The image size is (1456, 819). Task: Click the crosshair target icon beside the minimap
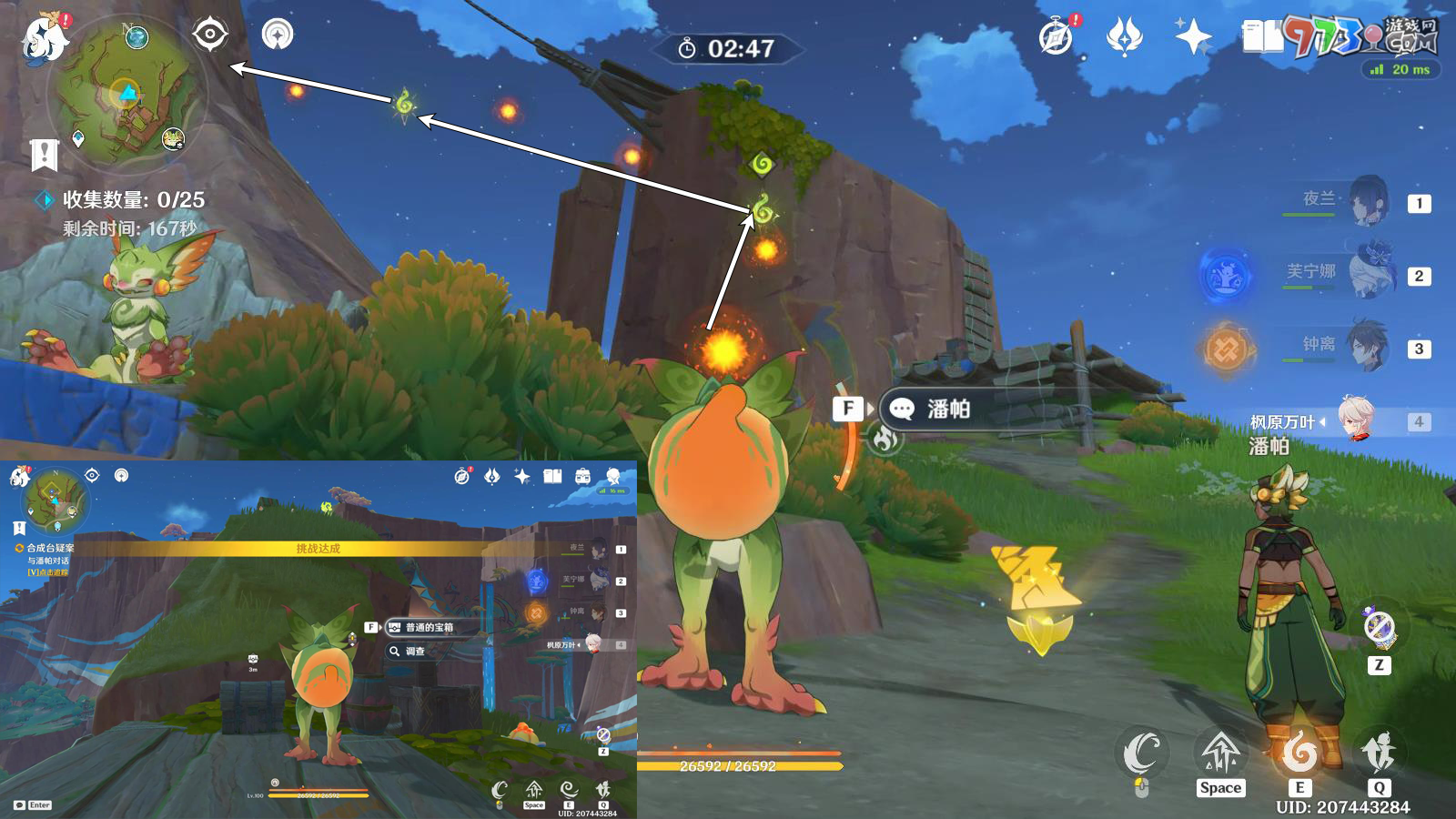210,35
